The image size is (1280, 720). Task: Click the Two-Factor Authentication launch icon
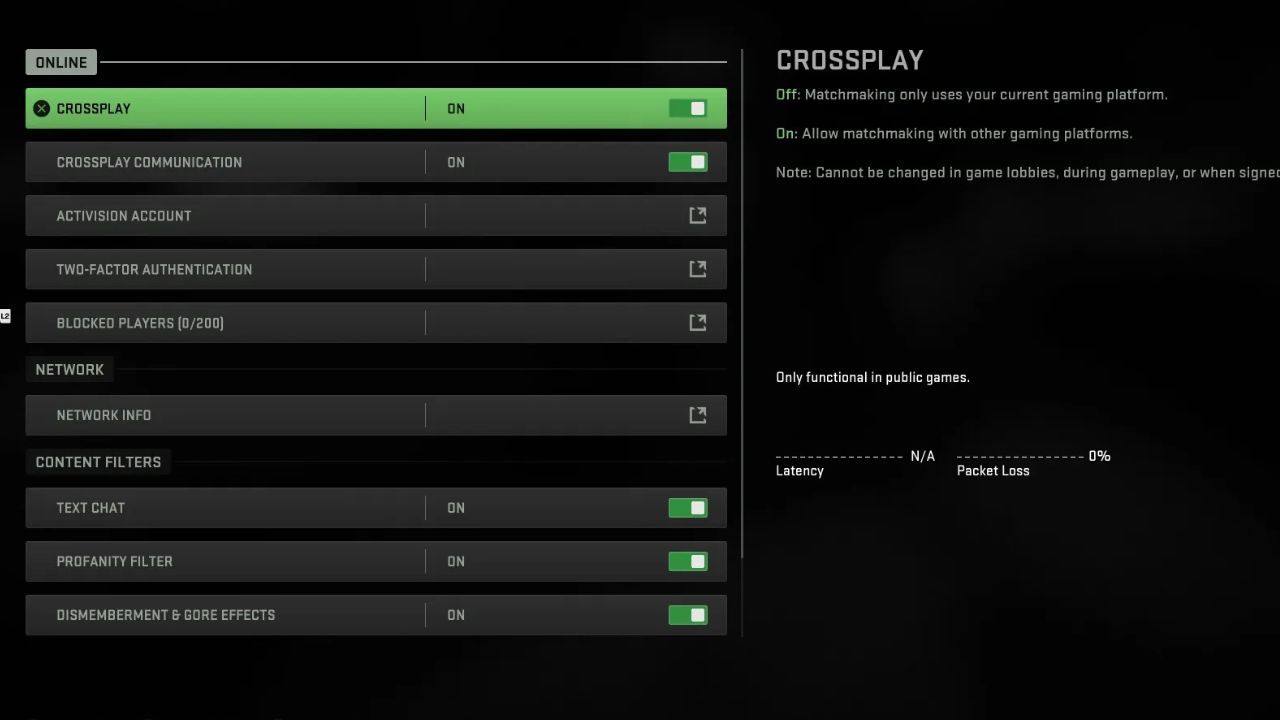pos(698,269)
